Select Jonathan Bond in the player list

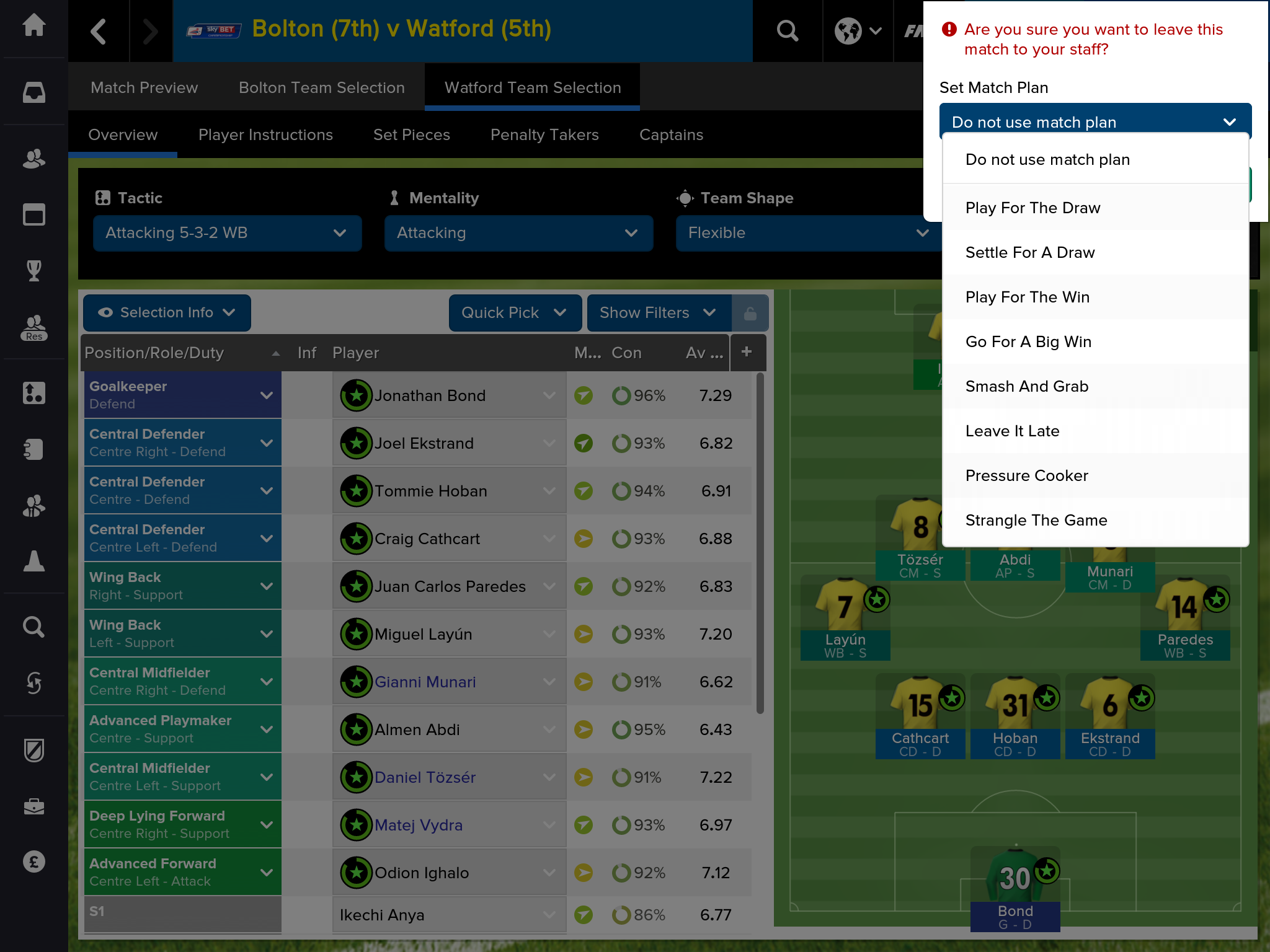tap(430, 395)
